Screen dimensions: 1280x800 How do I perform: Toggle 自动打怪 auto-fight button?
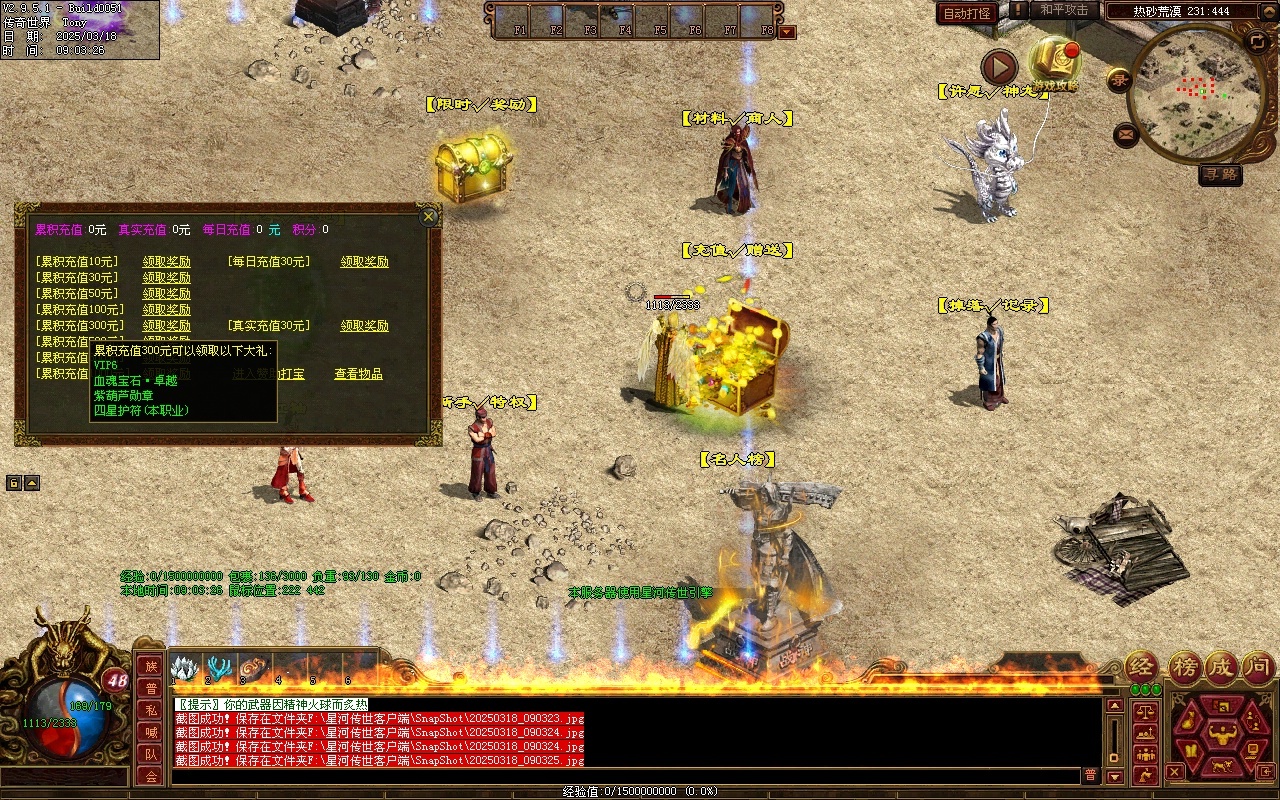click(967, 14)
